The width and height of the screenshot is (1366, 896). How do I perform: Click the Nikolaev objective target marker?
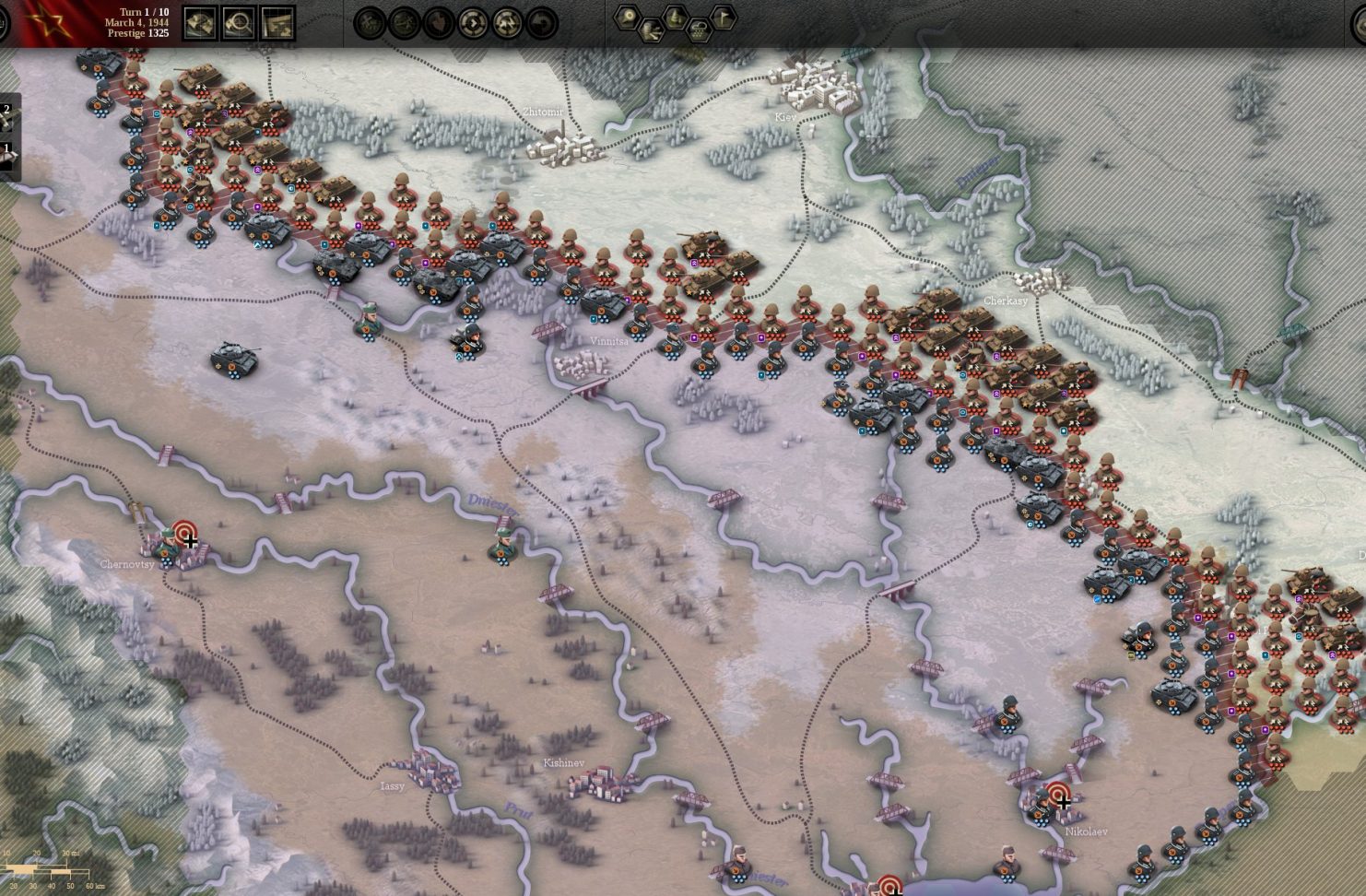click(1057, 795)
